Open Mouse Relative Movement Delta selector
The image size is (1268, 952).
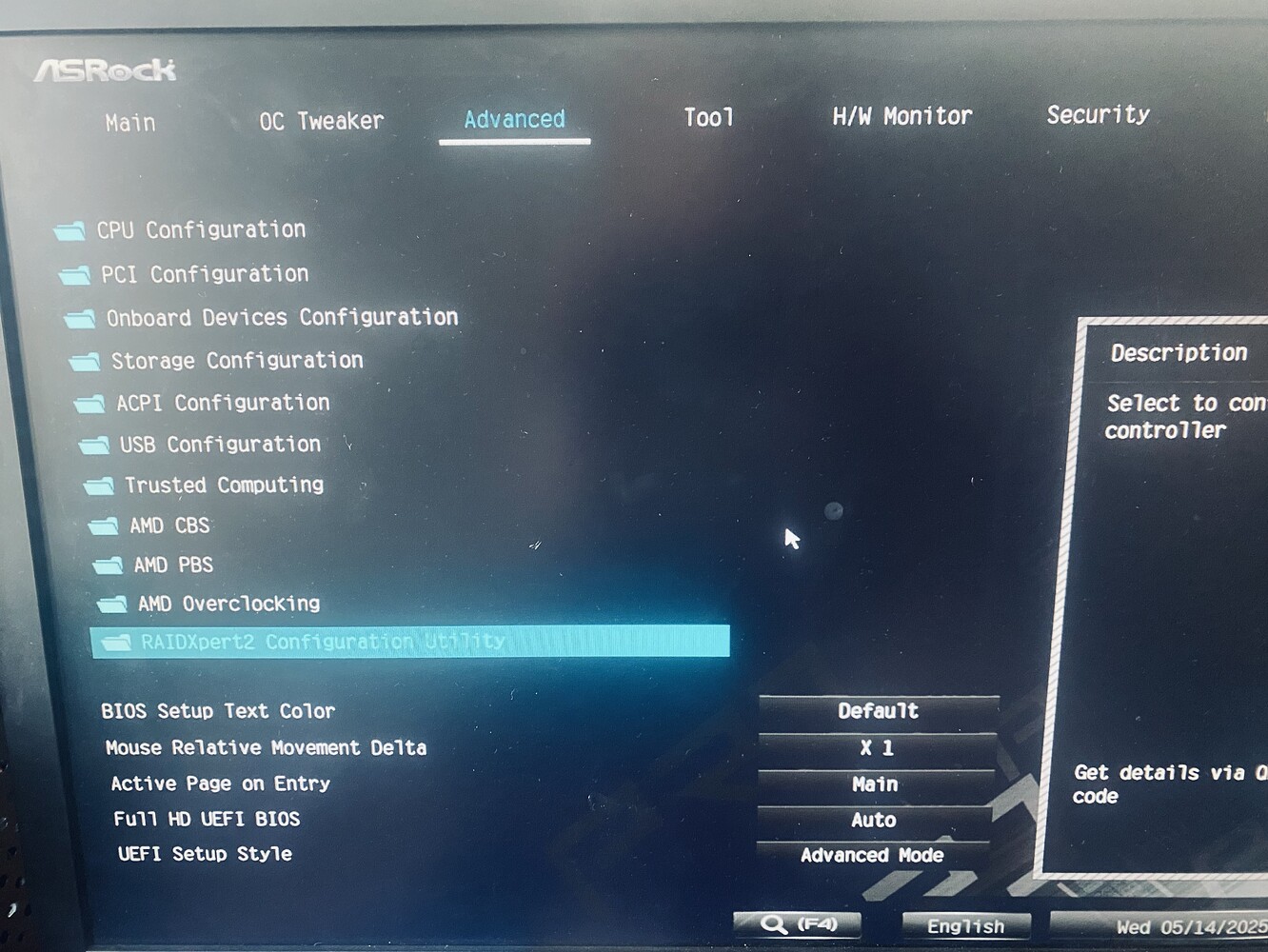[876, 747]
